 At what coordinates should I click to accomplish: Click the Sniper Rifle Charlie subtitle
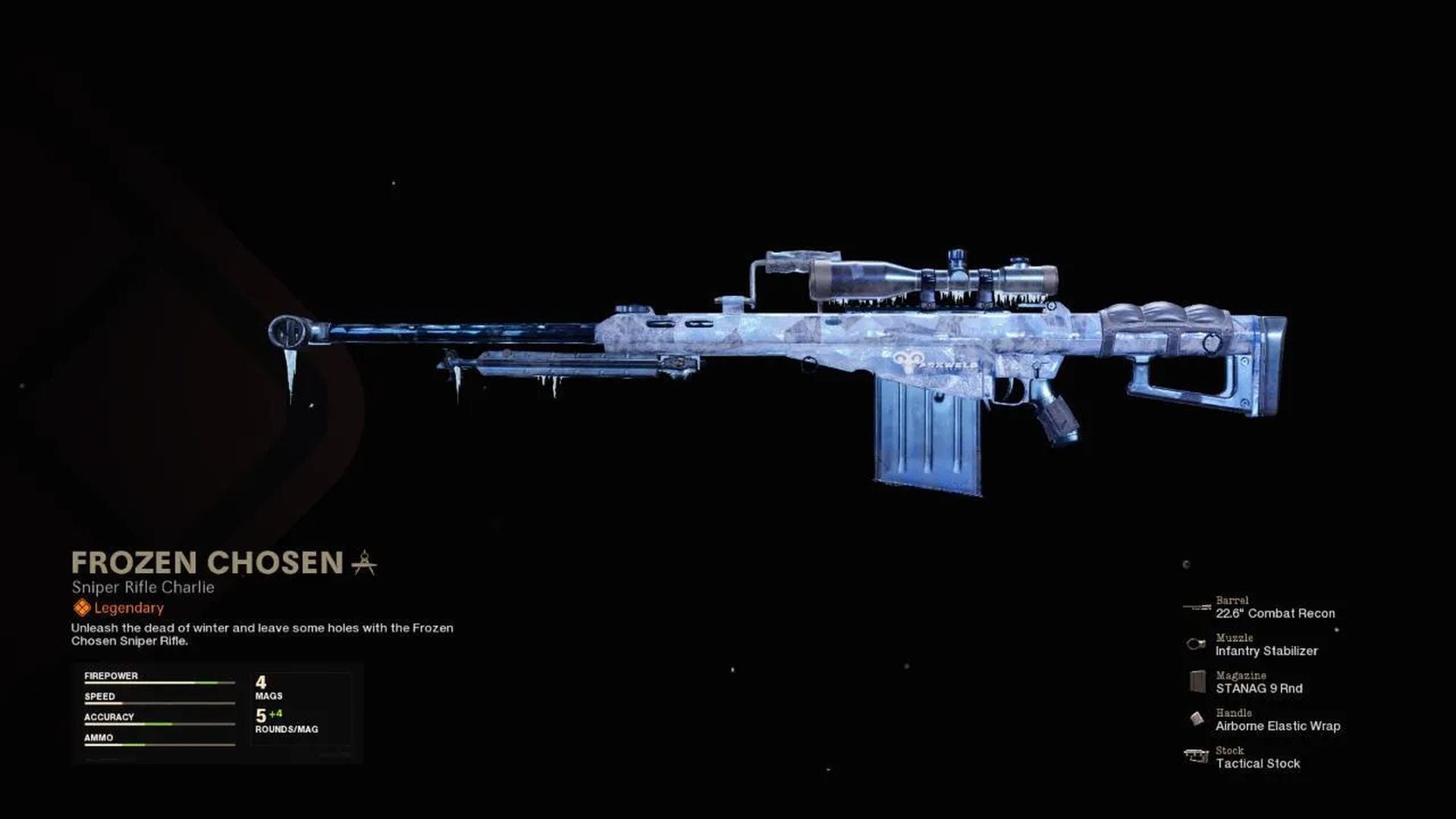[141, 586]
